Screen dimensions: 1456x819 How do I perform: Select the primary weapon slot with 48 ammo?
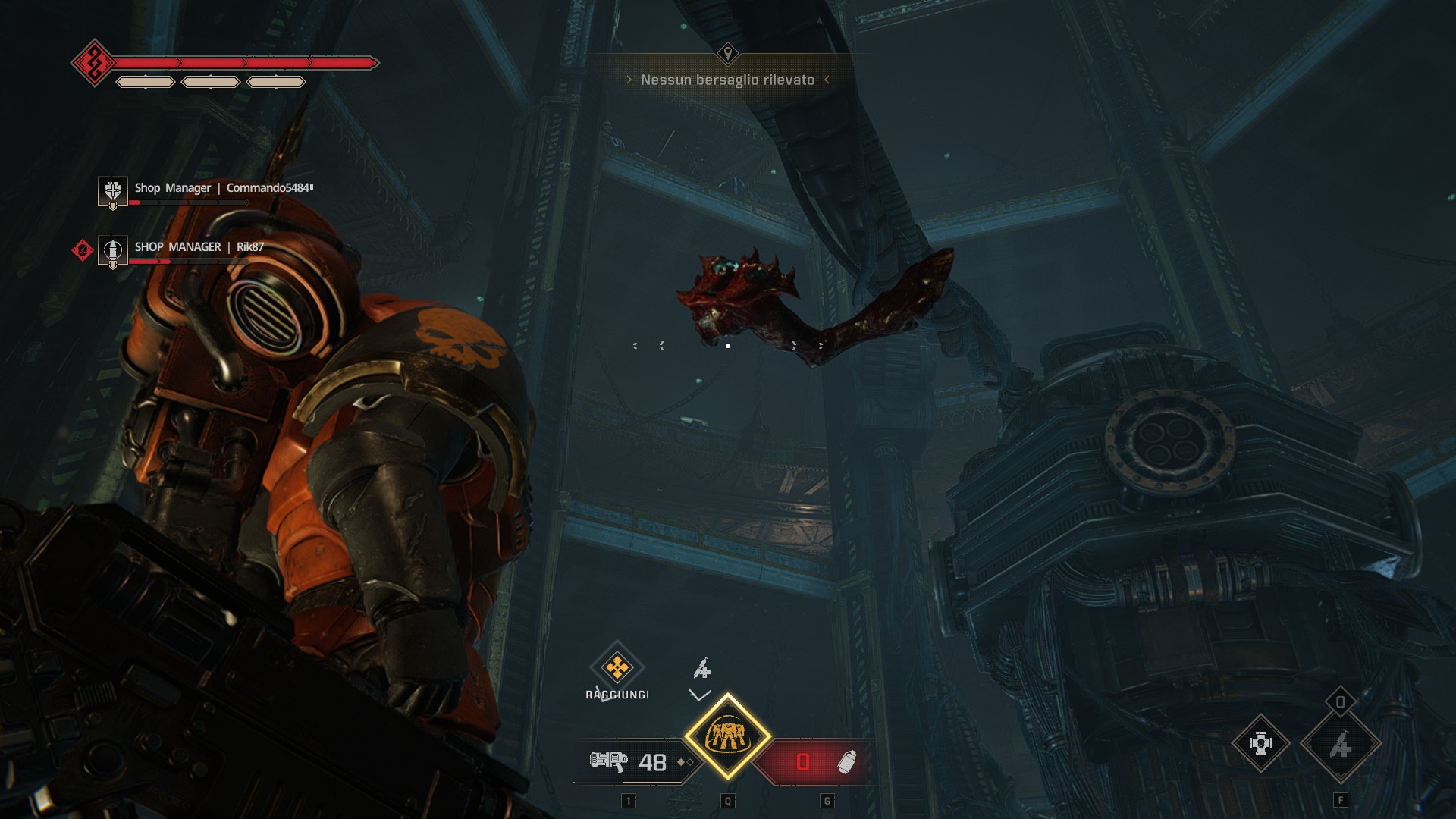point(635,761)
